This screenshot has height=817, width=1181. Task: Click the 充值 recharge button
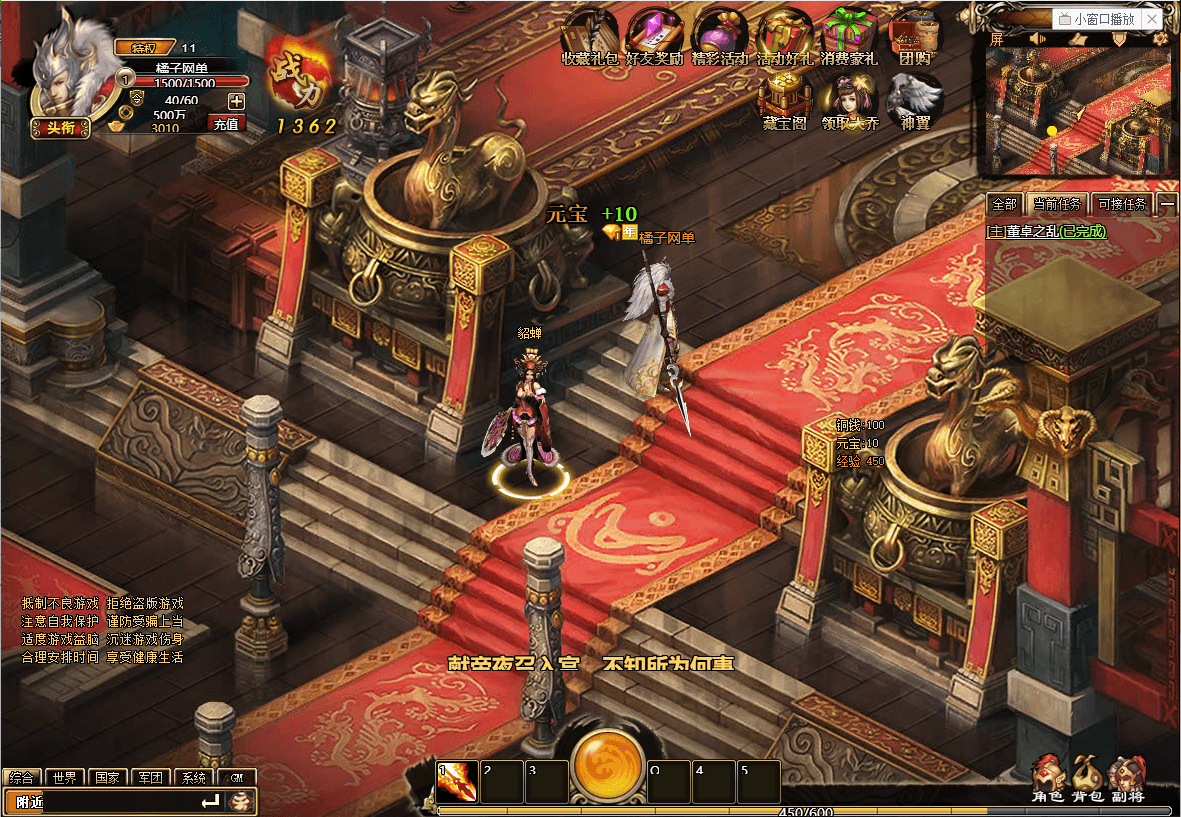tap(226, 124)
